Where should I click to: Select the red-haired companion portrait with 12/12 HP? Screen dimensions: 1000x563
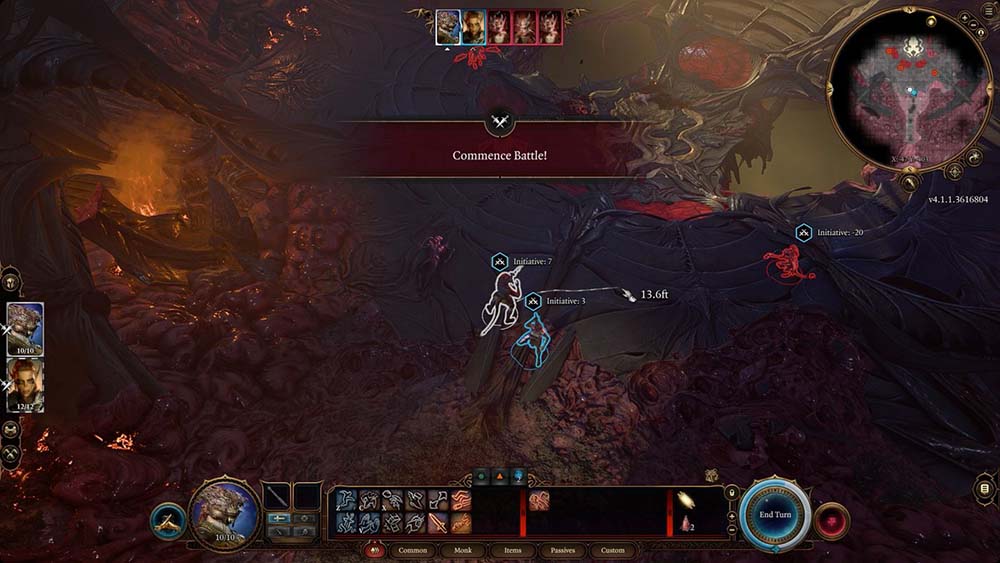[25, 385]
